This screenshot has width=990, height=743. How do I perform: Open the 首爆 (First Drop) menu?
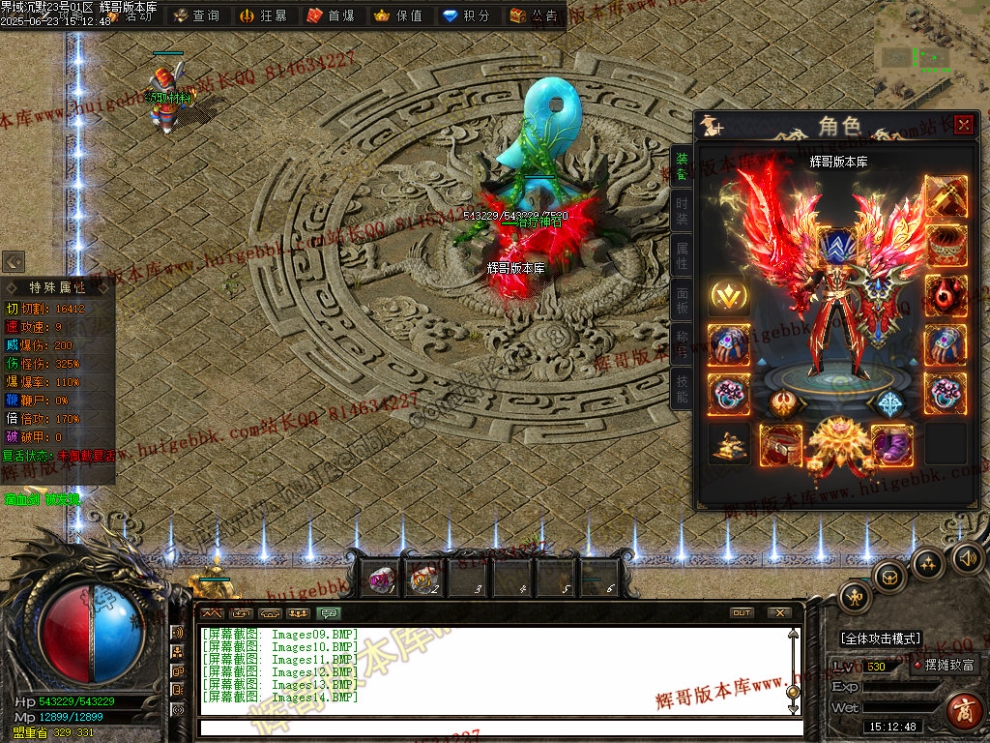(x=331, y=16)
